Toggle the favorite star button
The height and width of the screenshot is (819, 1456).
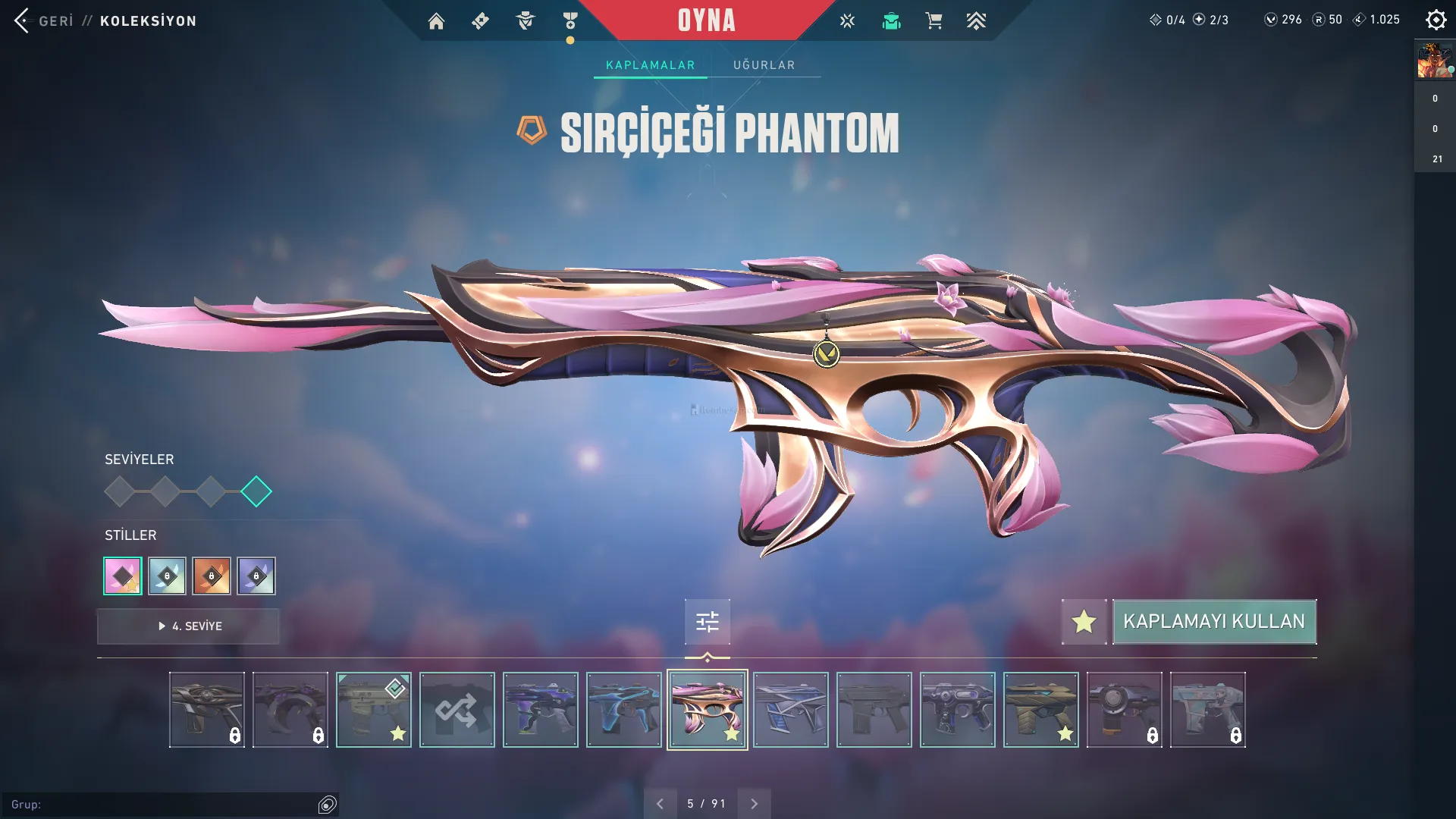point(1084,622)
